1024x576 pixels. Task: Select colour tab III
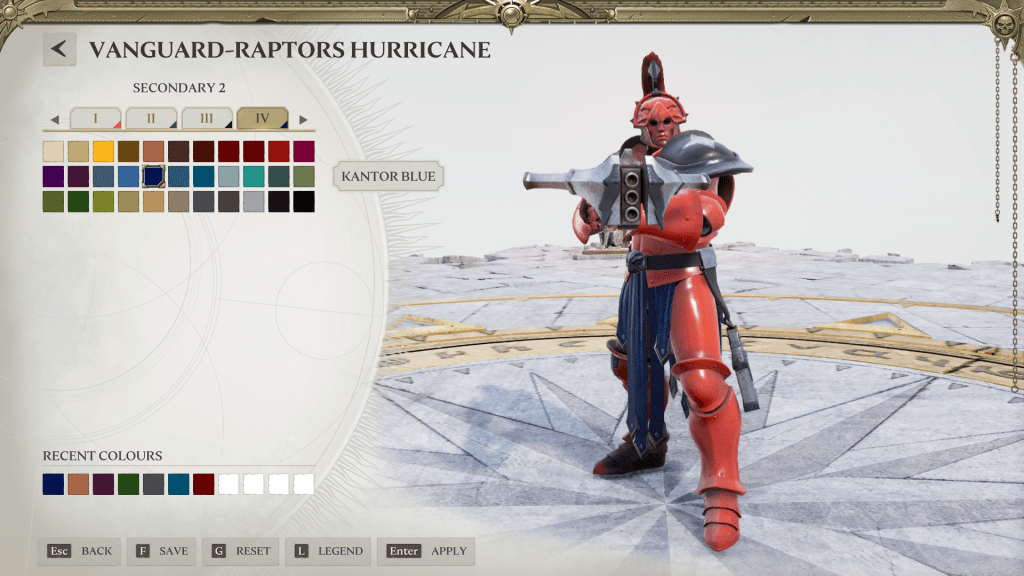206,119
